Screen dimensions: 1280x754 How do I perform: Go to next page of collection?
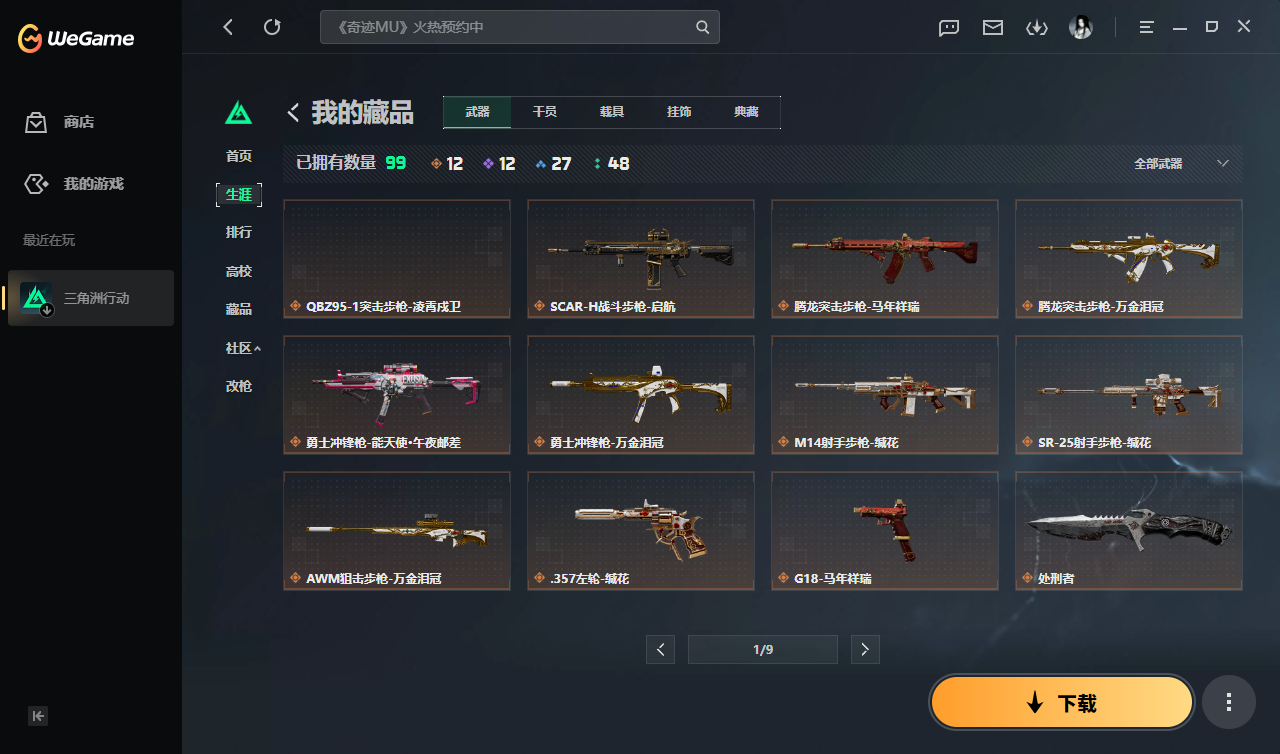[x=865, y=649]
